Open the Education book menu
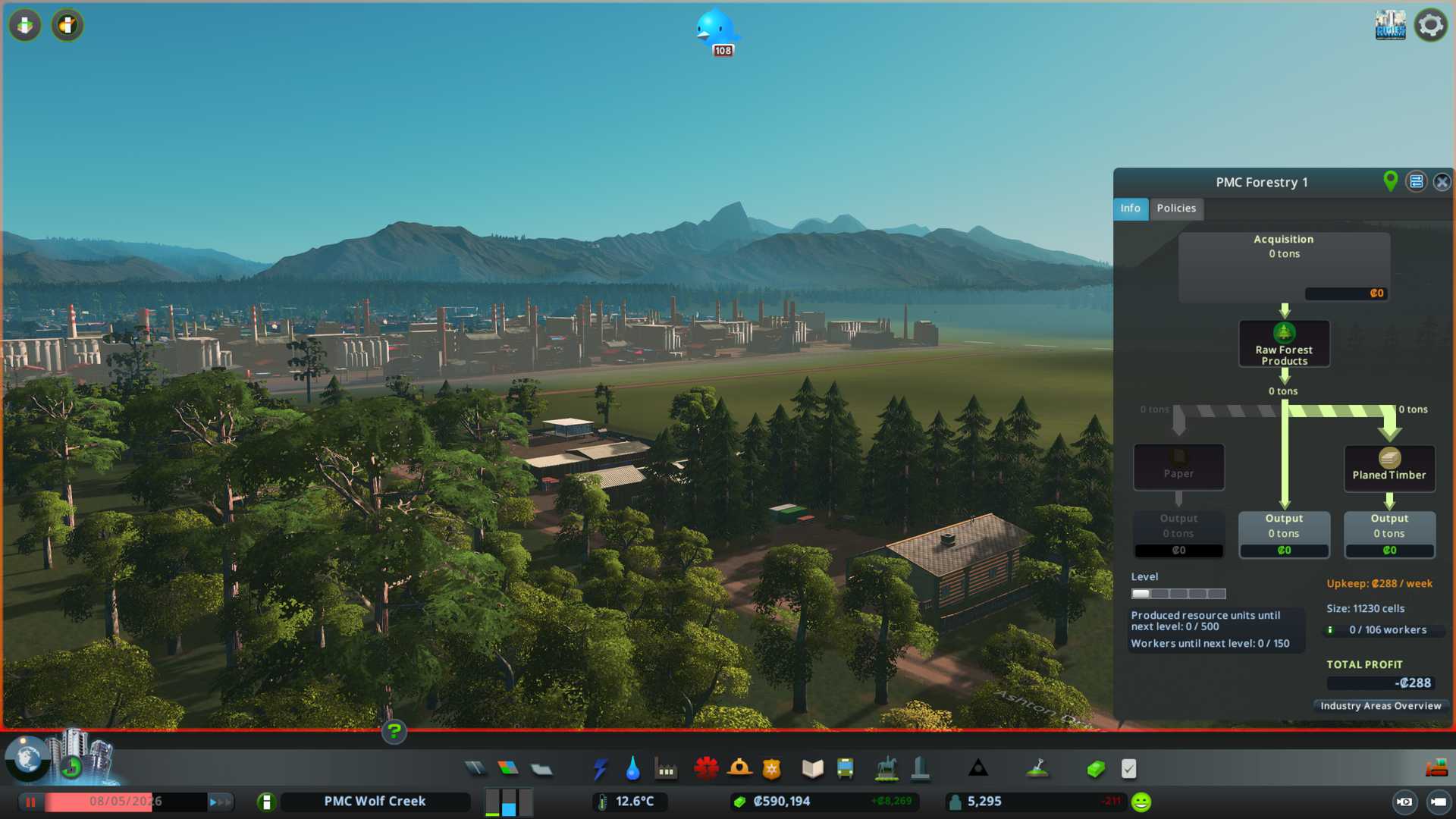The width and height of the screenshot is (1456, 819). [812, 769]
